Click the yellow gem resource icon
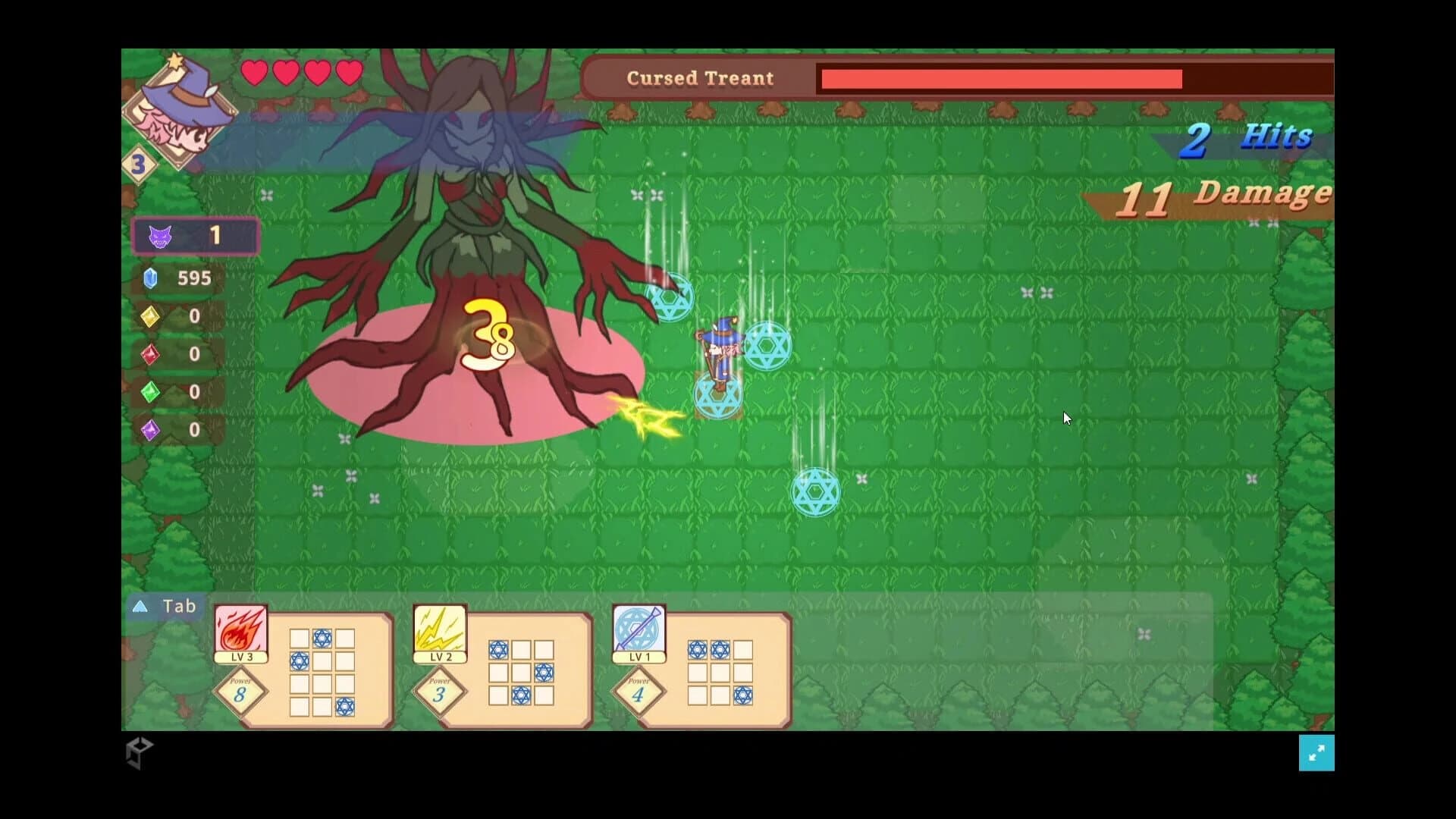The width and height of the screenshot is (1456, 819). 150,316
